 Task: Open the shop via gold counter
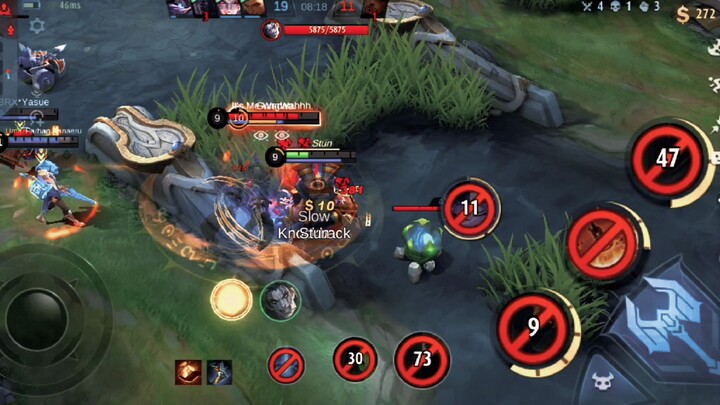pos(695,14)
